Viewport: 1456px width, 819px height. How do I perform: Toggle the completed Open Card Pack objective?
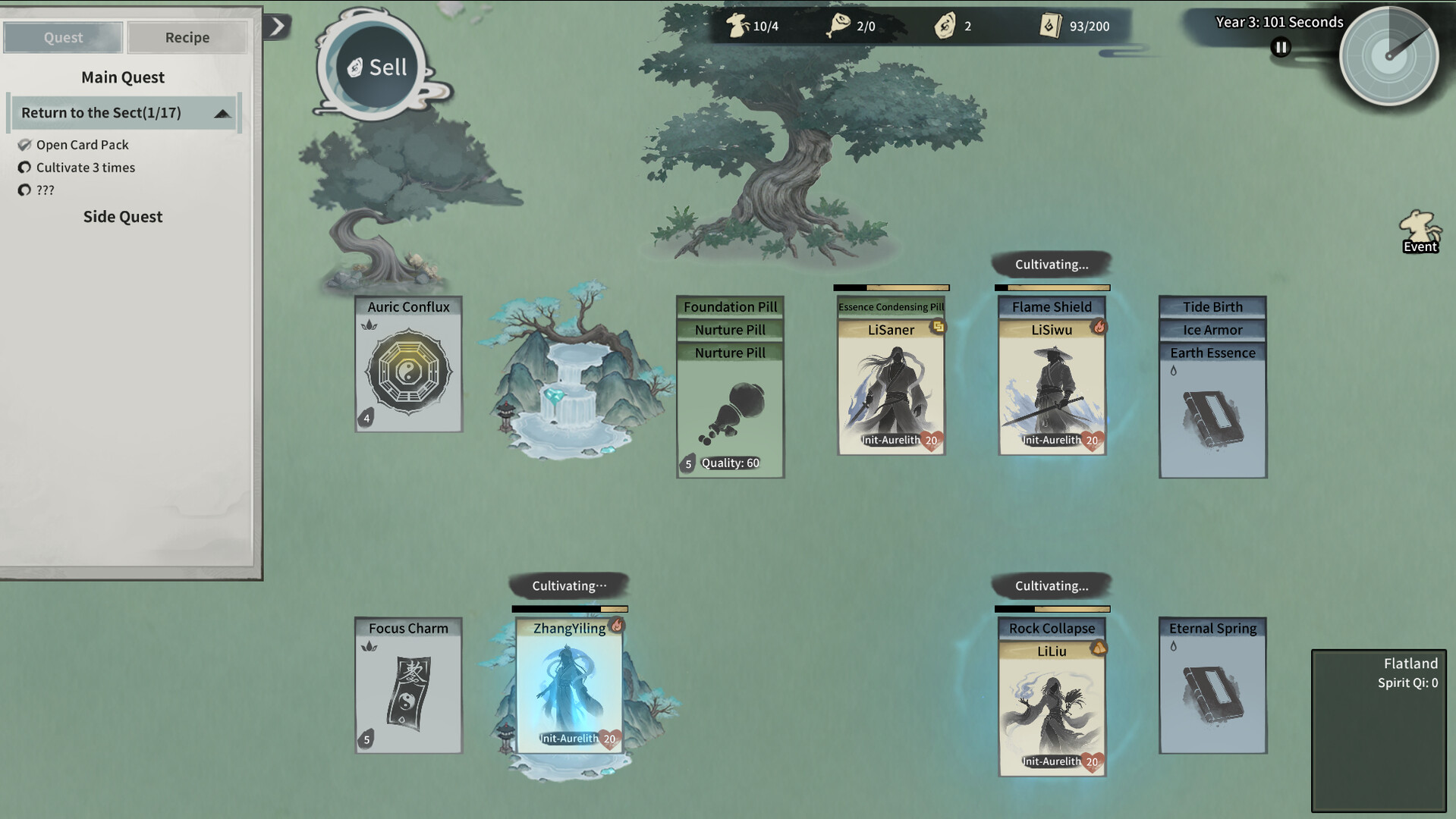(x=25, y=144)
